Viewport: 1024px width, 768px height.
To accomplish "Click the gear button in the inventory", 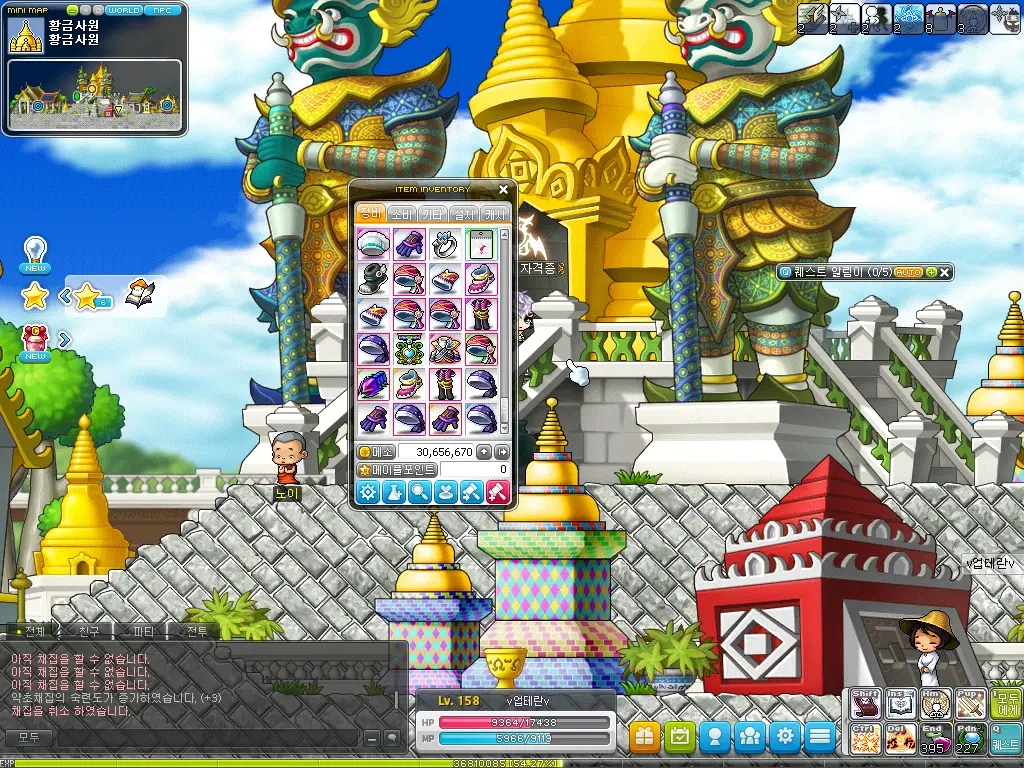I will point(368,492).
